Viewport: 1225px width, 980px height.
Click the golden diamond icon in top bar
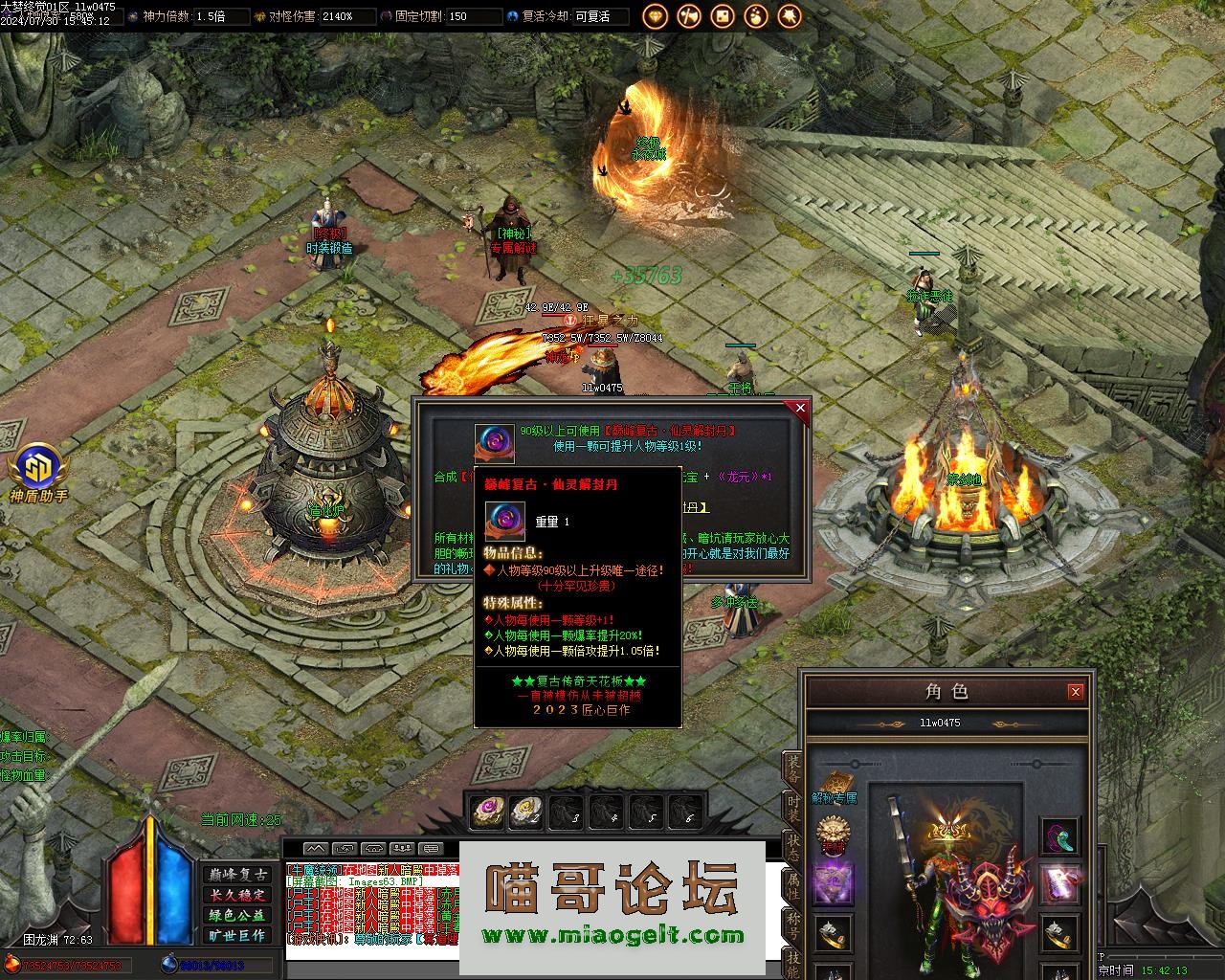(x=656, y=16)
